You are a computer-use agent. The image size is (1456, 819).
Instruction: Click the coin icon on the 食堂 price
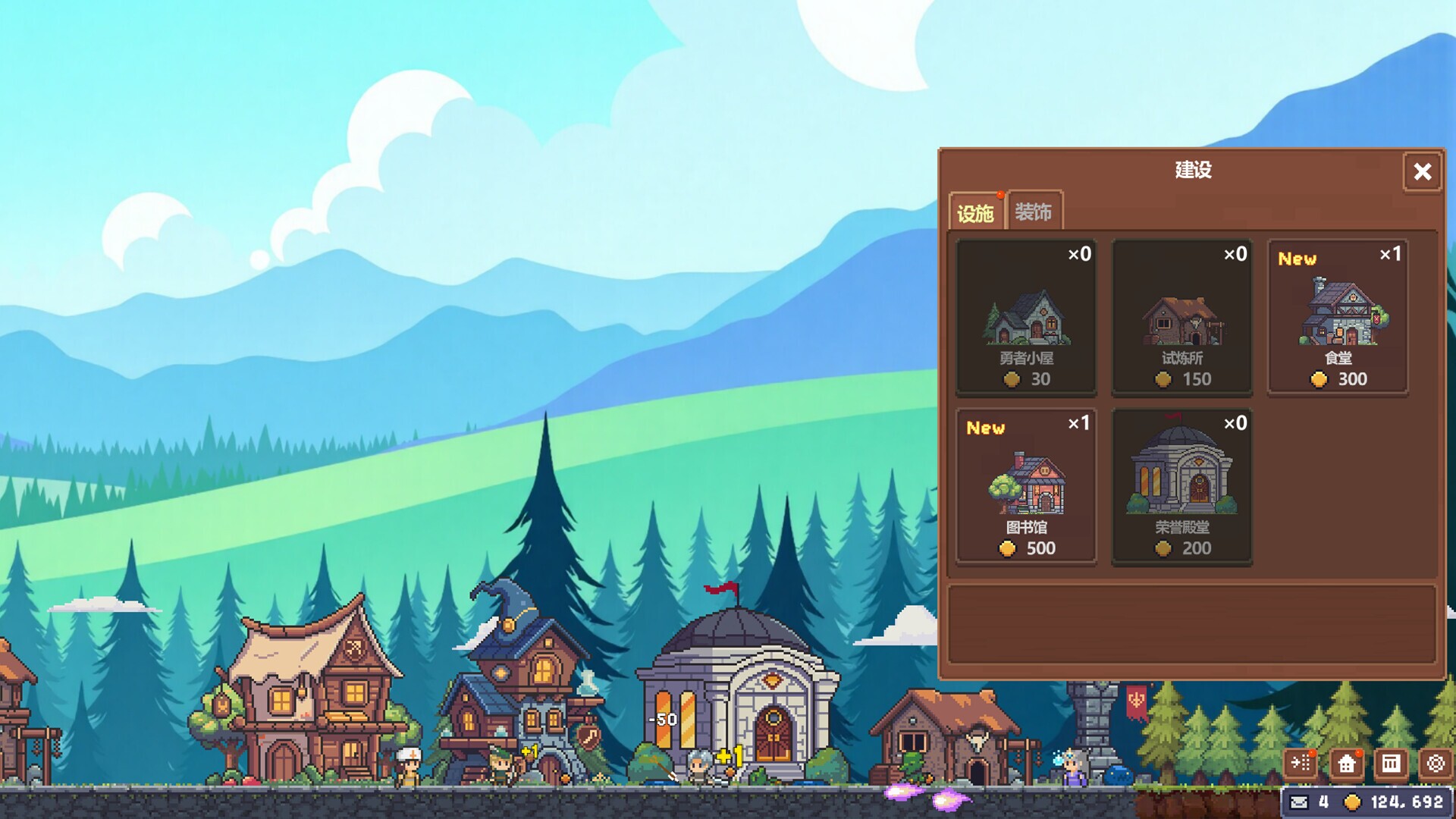point(1319,380)
